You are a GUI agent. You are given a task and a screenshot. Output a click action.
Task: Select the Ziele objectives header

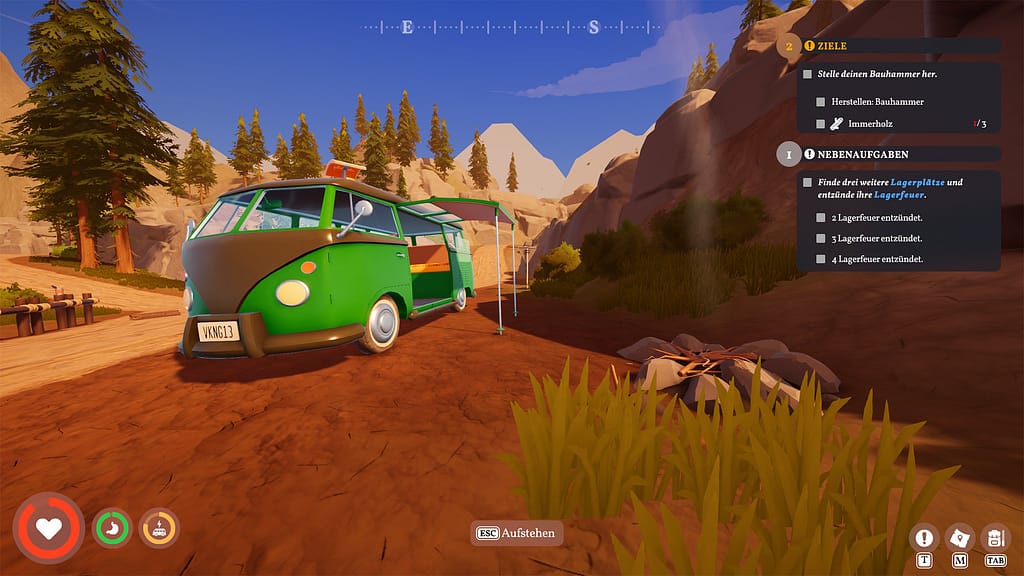pyautogui.click(x=832, y=46)
